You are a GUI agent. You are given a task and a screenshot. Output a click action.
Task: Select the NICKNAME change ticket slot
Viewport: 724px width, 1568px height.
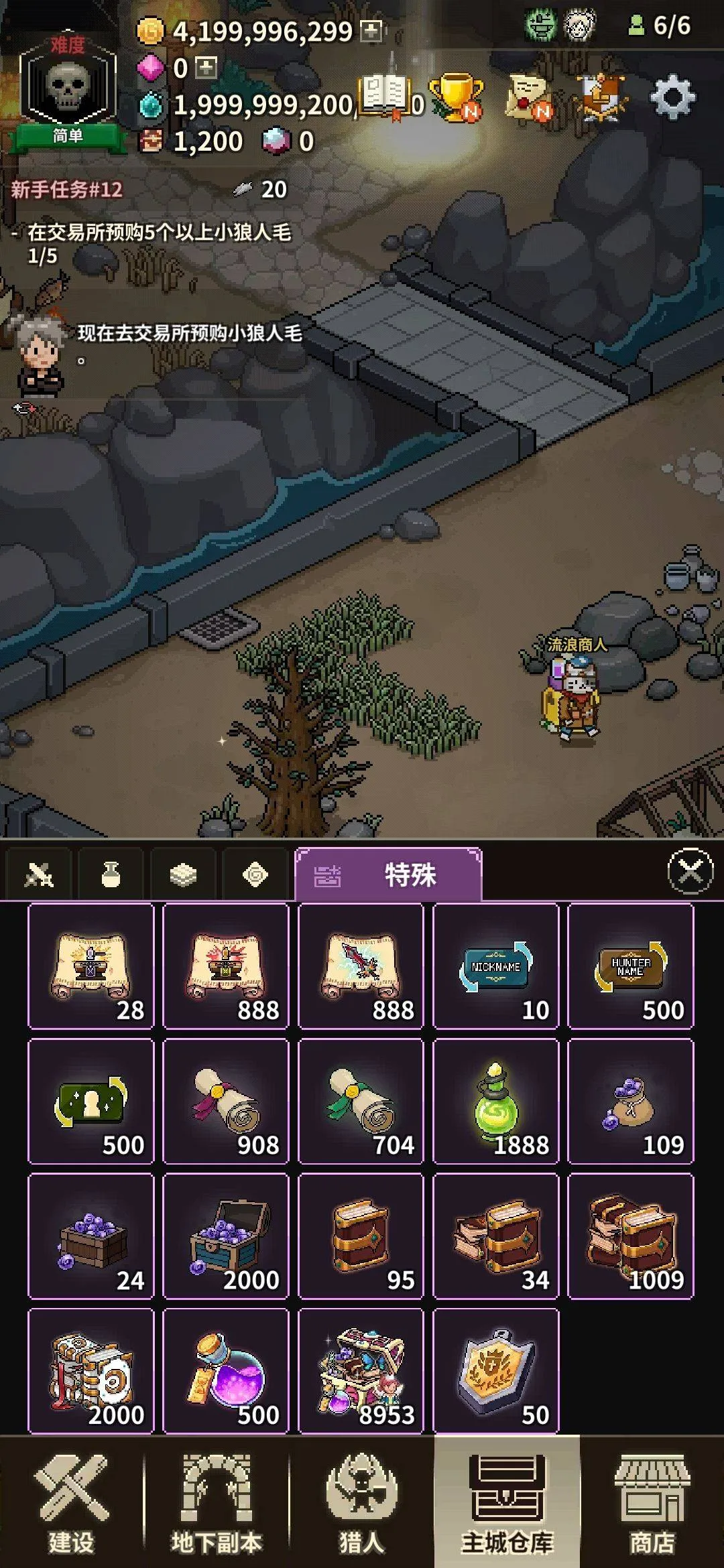coord(495,966)
